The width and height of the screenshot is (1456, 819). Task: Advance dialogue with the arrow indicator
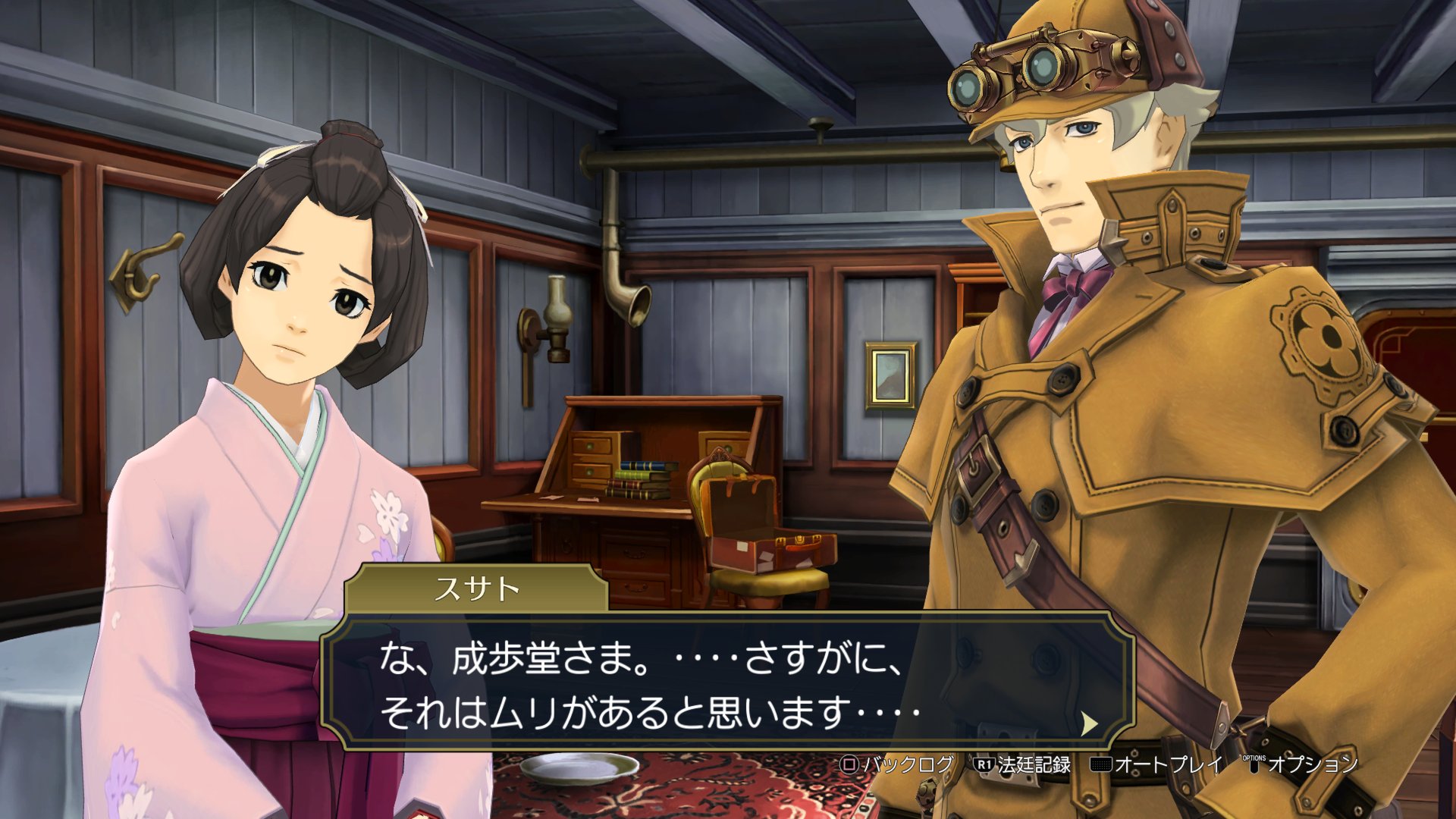(x=1089, y=723)
